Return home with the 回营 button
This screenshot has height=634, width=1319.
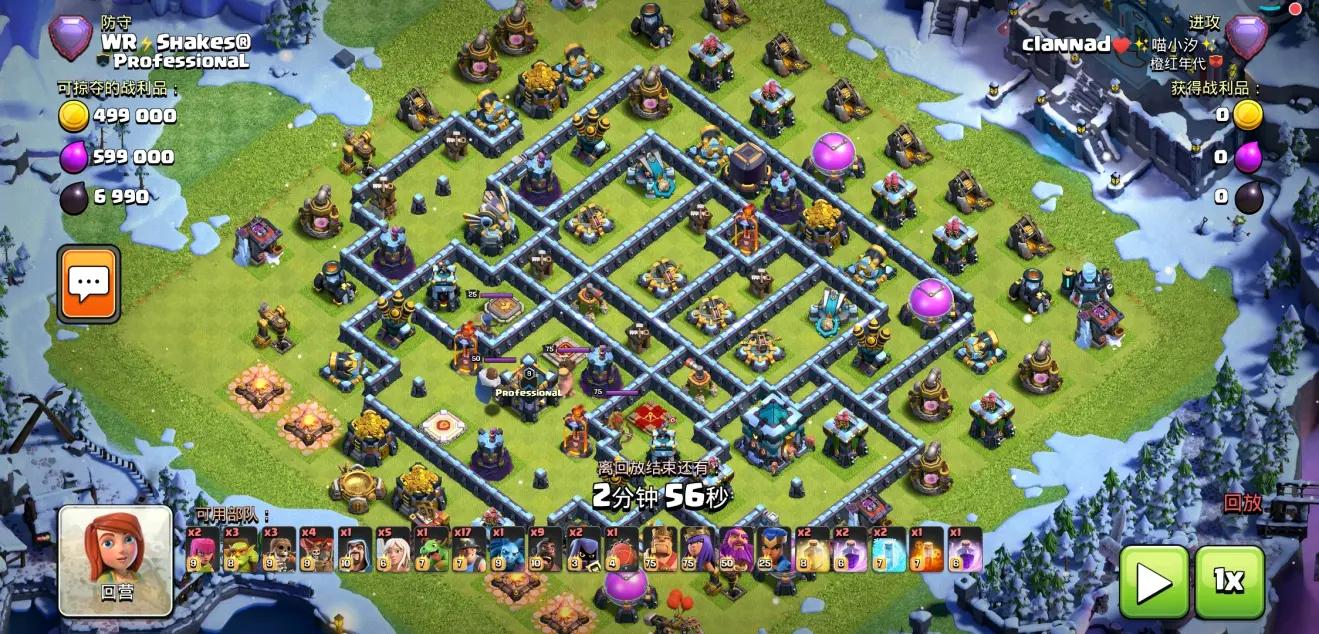(x=115, y=560)
